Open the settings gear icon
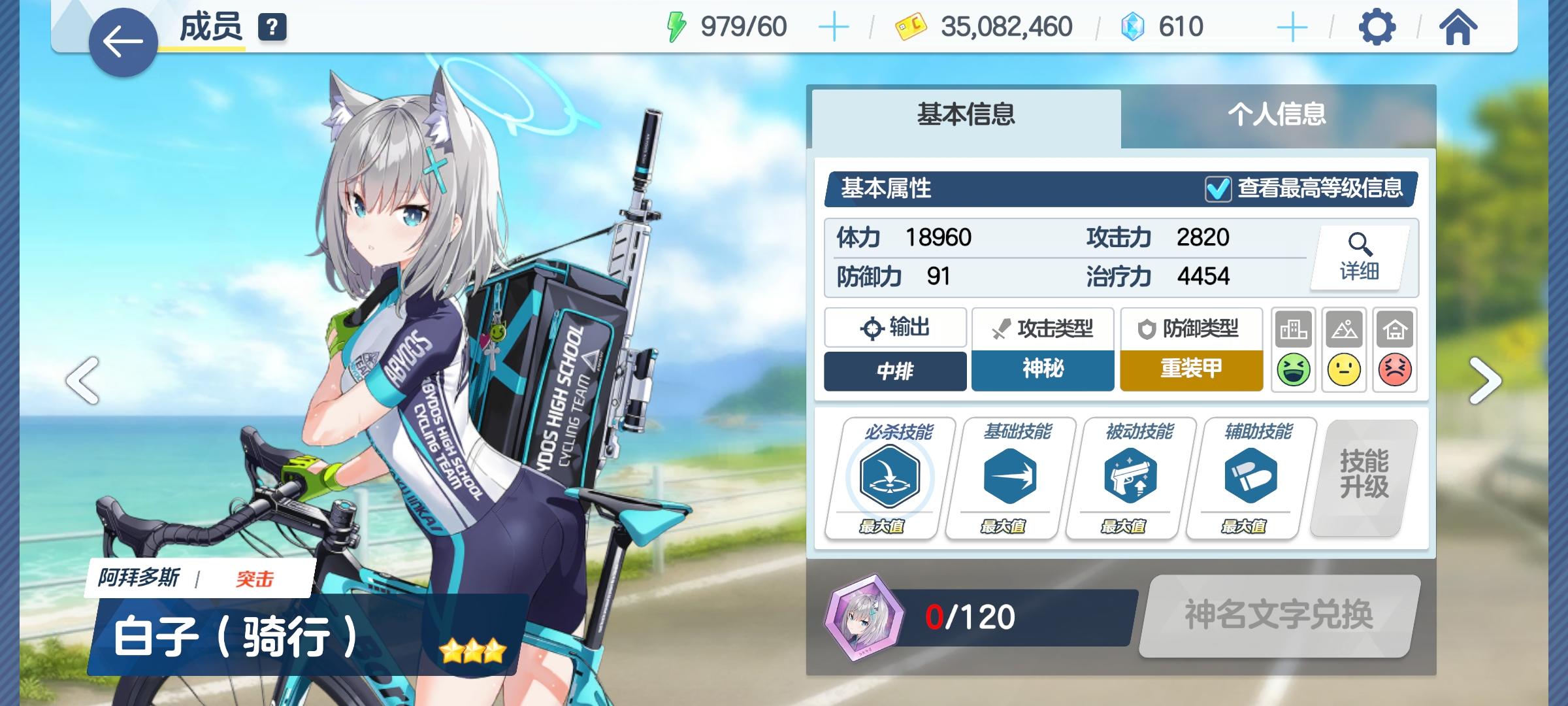The width and height of the screenshot is (1568, 706). [1378, 26]
